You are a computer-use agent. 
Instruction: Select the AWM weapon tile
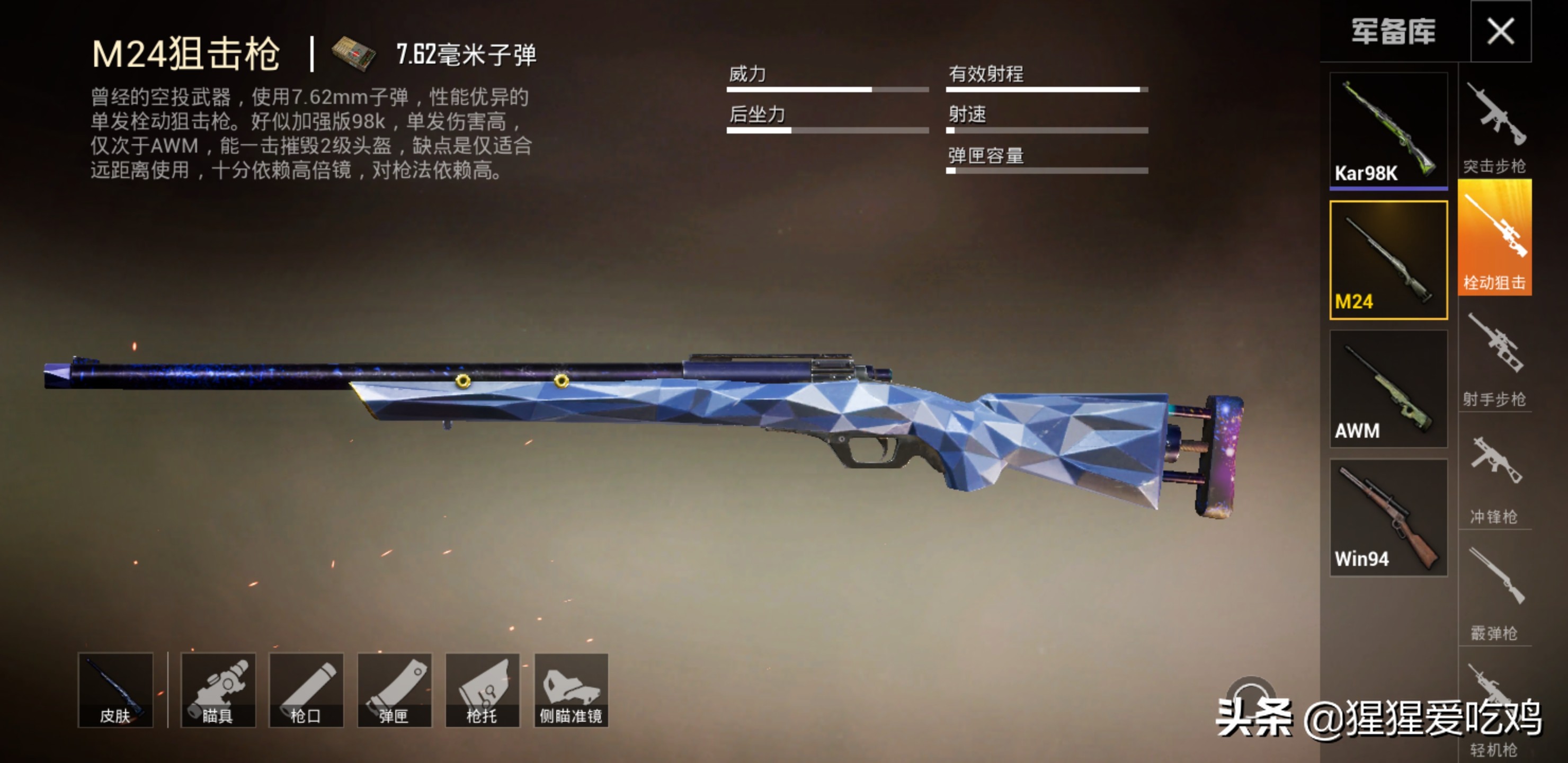[1388, 389]
